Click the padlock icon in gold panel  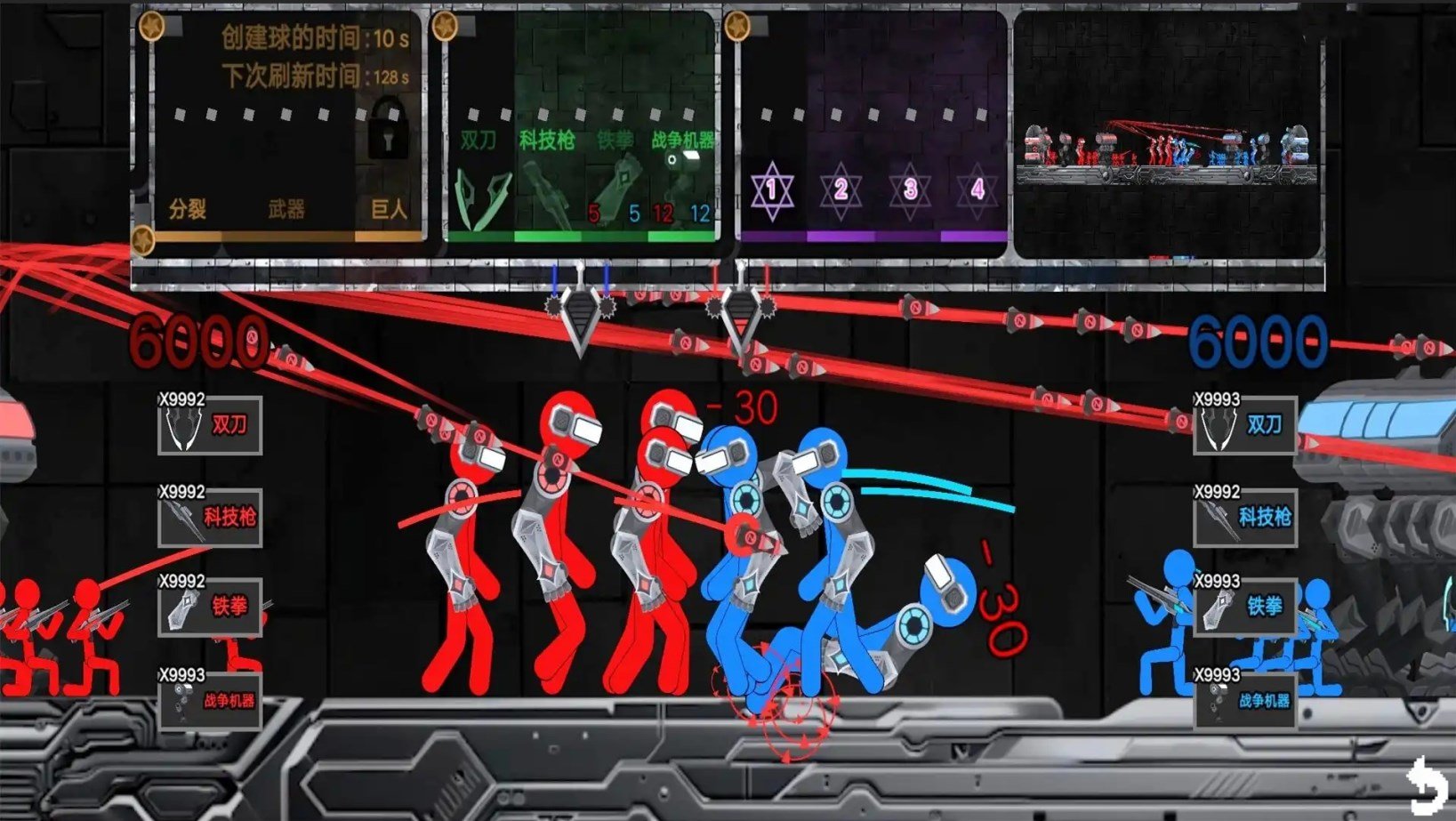tap(388, 129)
